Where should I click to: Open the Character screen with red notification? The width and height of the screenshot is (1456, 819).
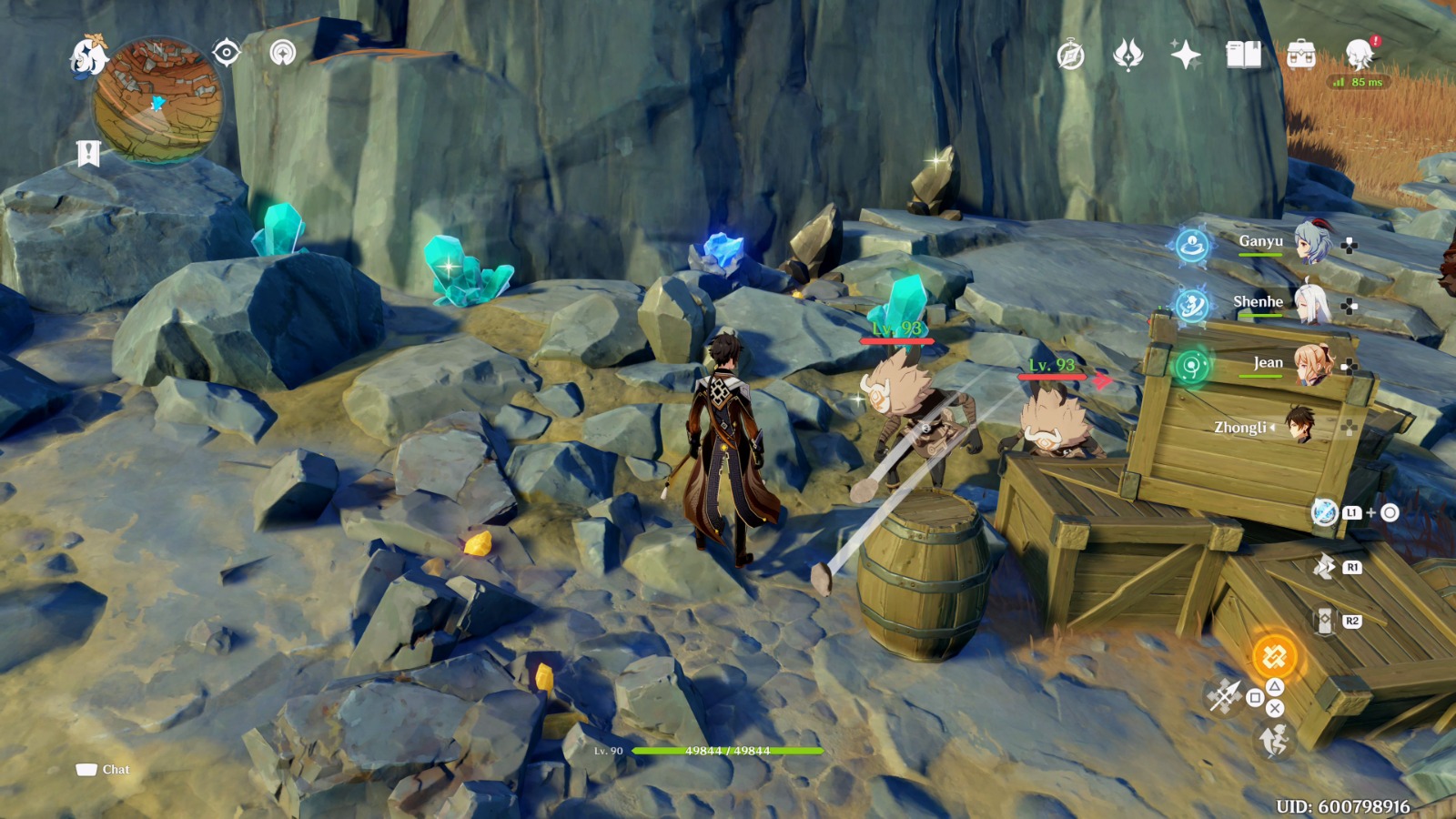click(1361, 56)
